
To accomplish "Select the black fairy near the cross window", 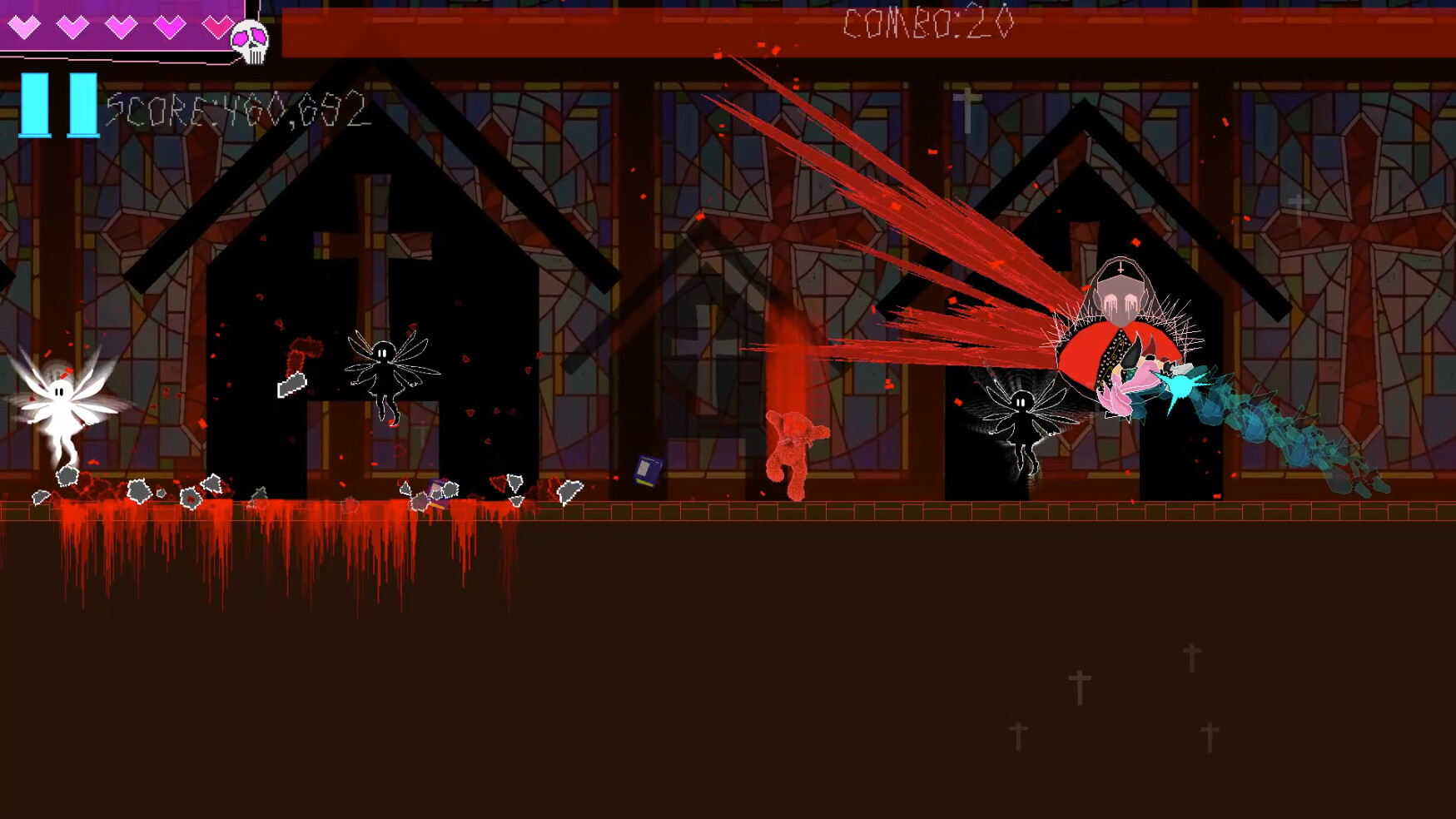I will pos(383,375).
